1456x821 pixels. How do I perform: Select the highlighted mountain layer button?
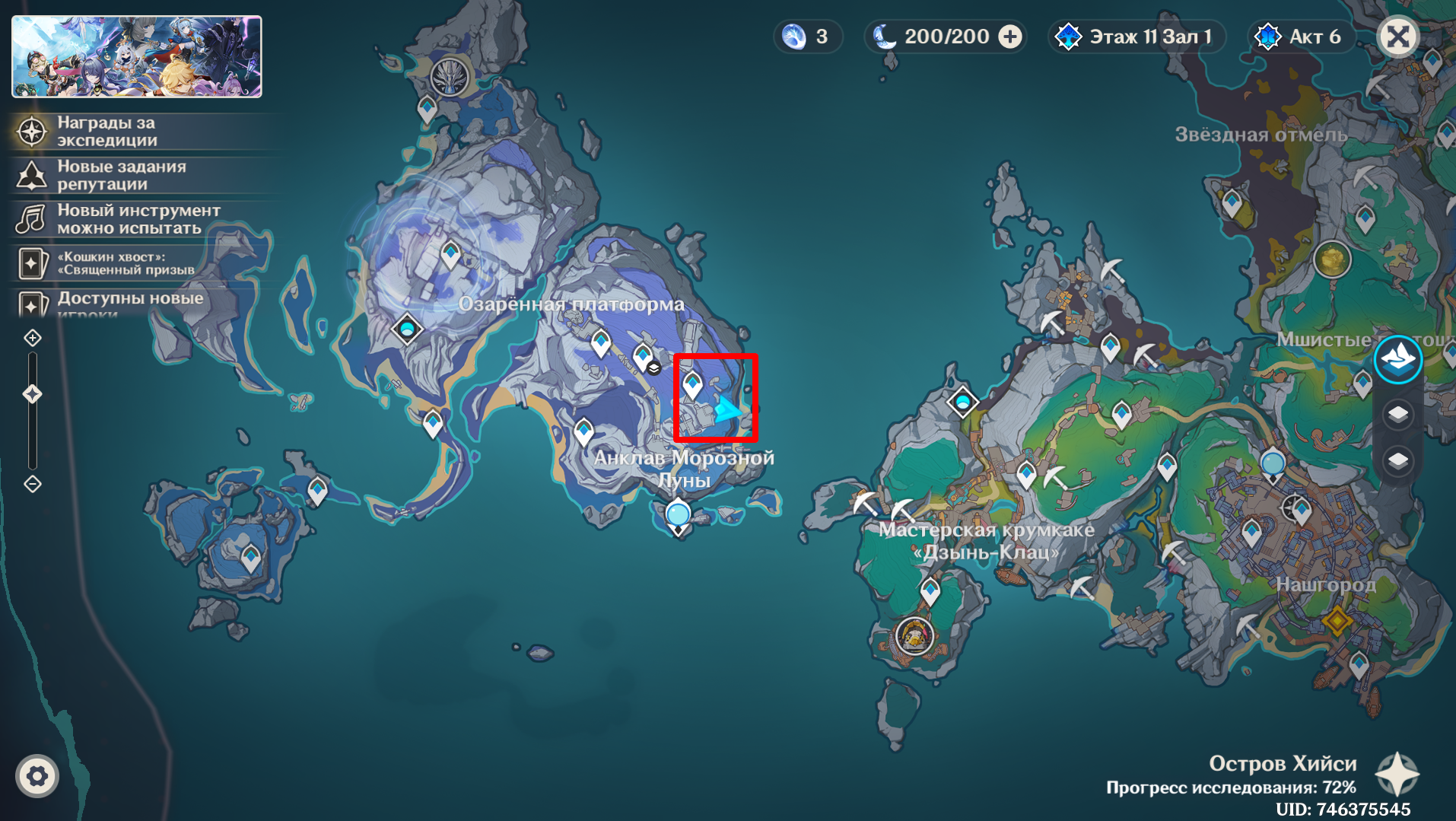[1398, 359]
